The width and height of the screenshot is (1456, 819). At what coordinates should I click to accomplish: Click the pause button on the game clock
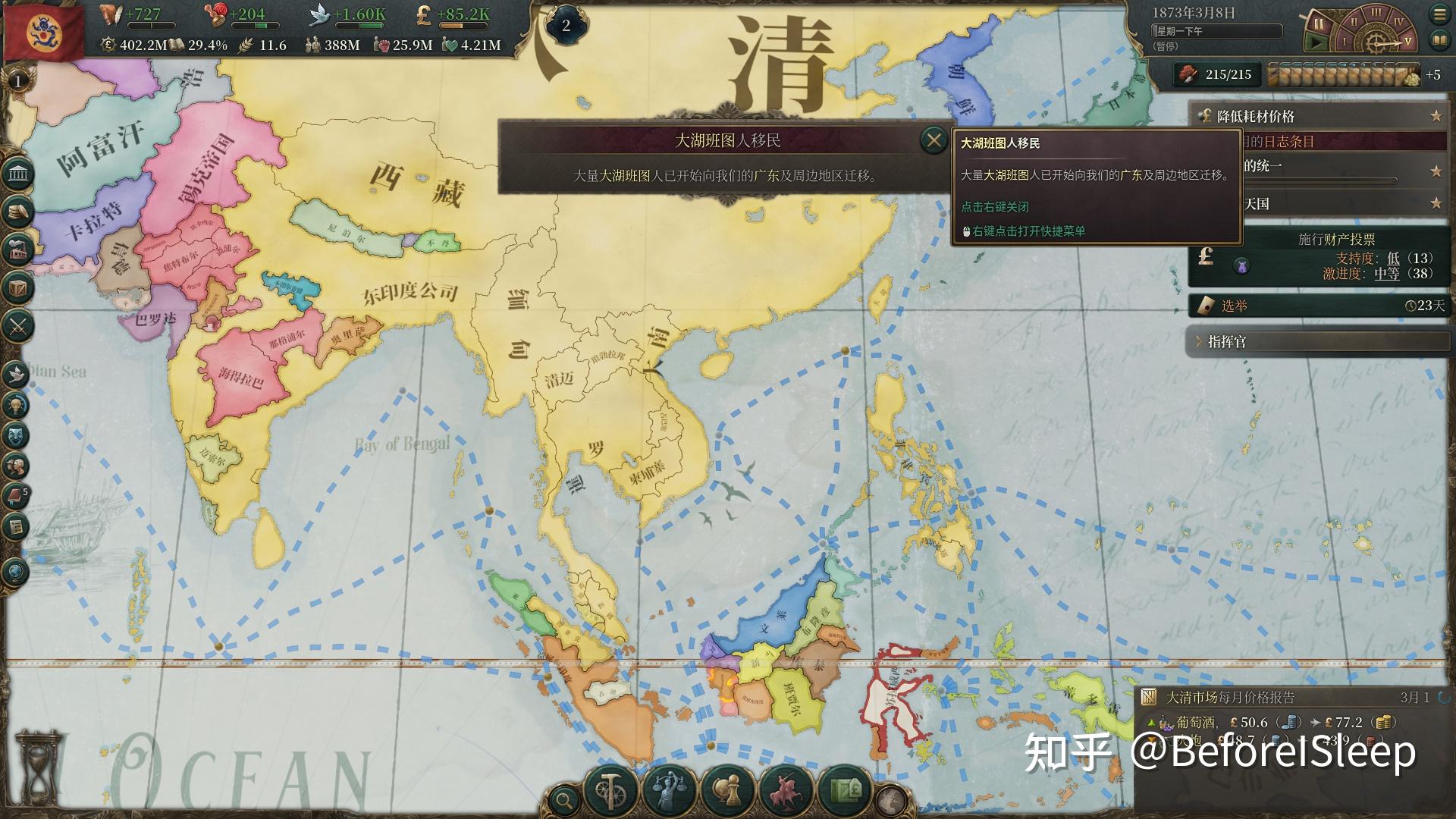coord(1319,24)
